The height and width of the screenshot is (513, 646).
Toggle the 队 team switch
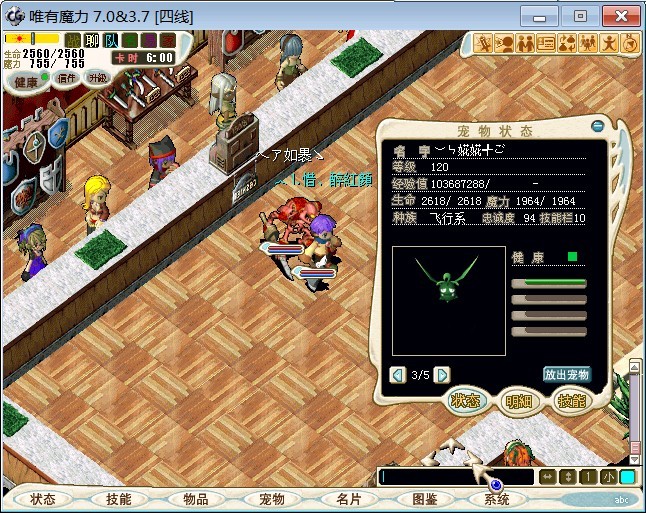point(110,40)
